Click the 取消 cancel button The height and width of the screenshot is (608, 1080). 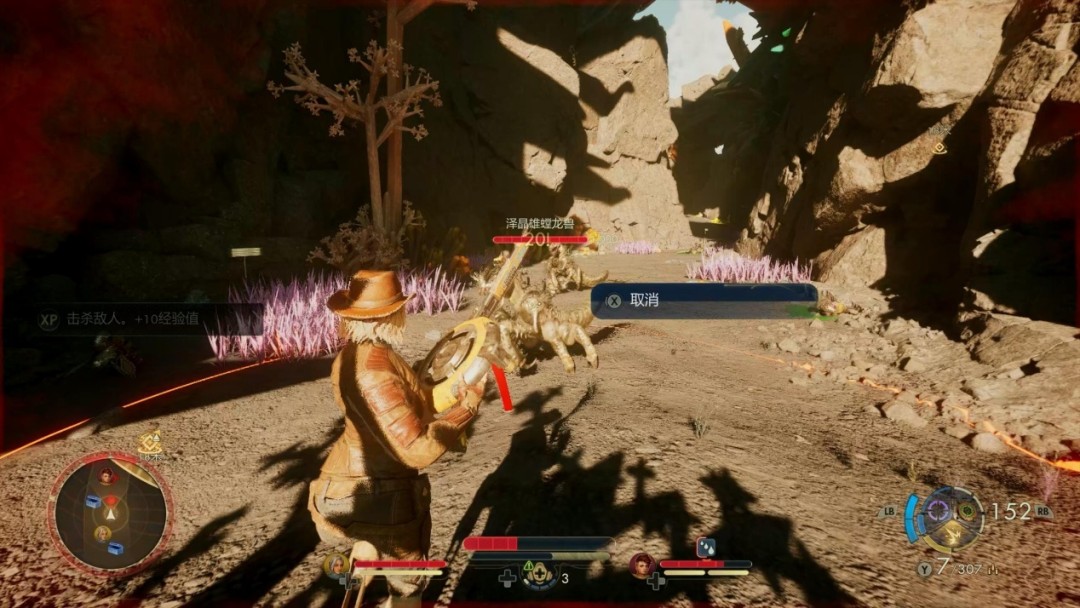pyautogui.click(x=704, y=300)
